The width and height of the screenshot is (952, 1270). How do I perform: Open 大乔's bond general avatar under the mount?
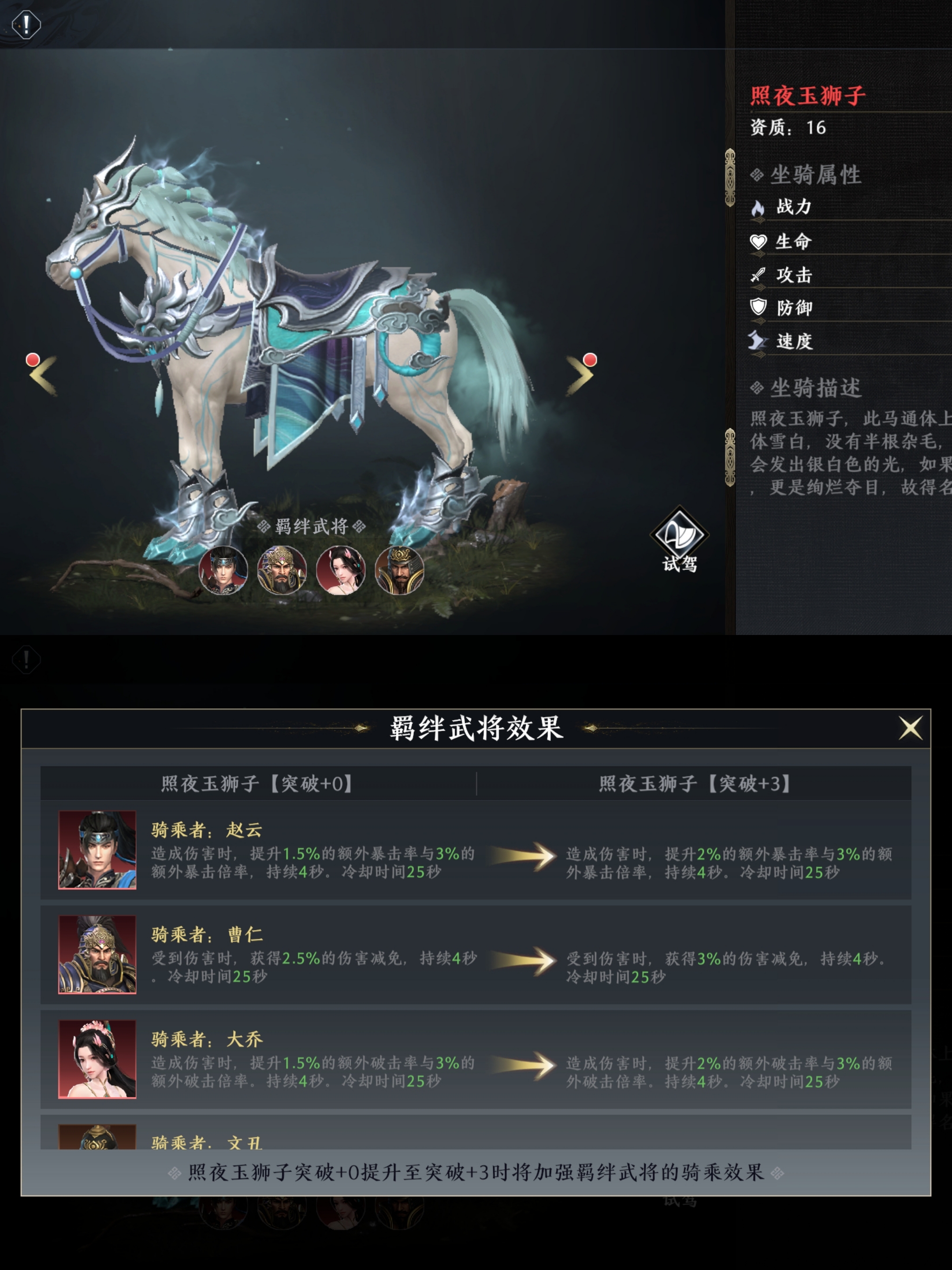tap(340, 570)
